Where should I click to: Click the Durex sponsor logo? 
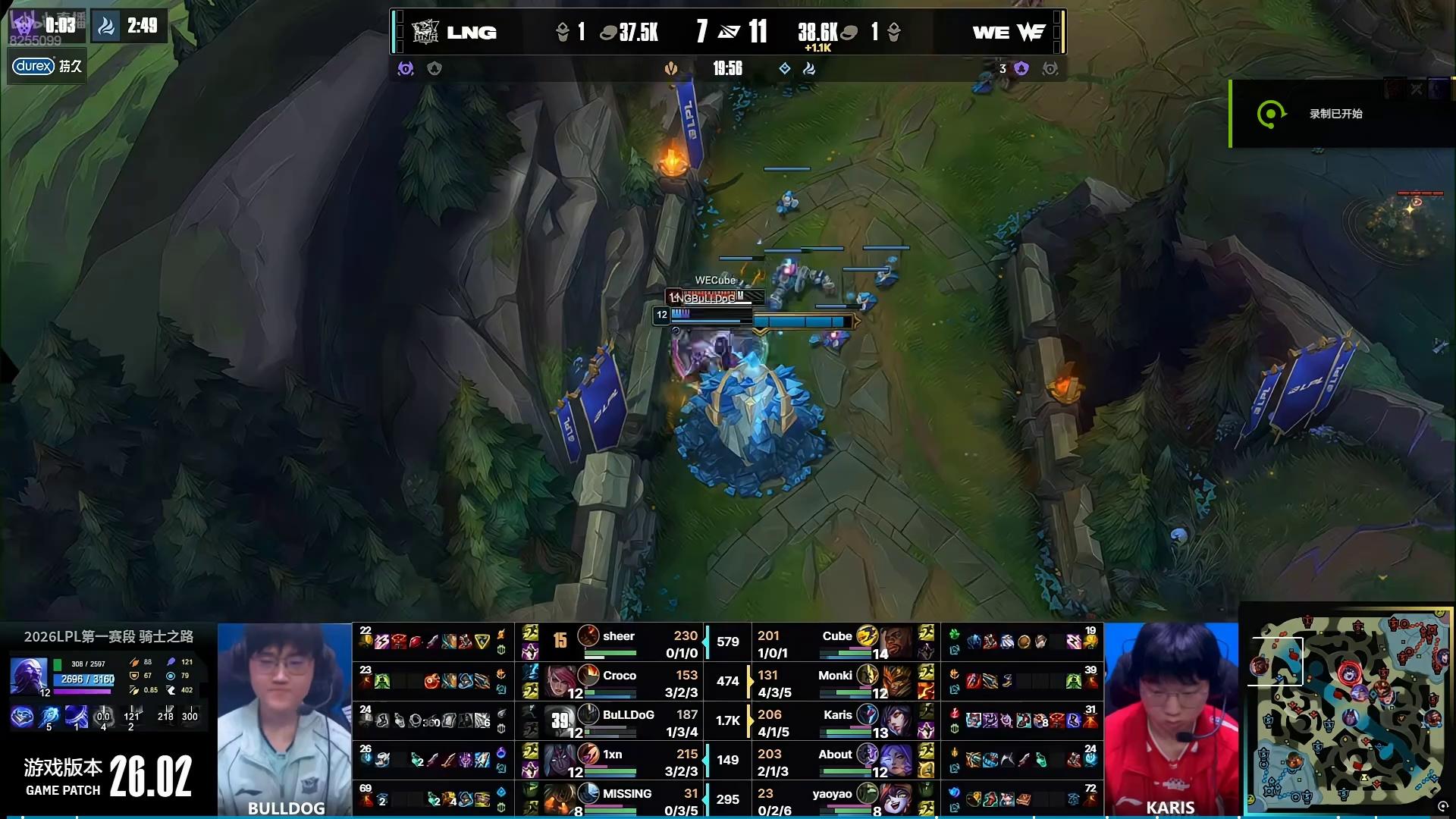(33, 66)
